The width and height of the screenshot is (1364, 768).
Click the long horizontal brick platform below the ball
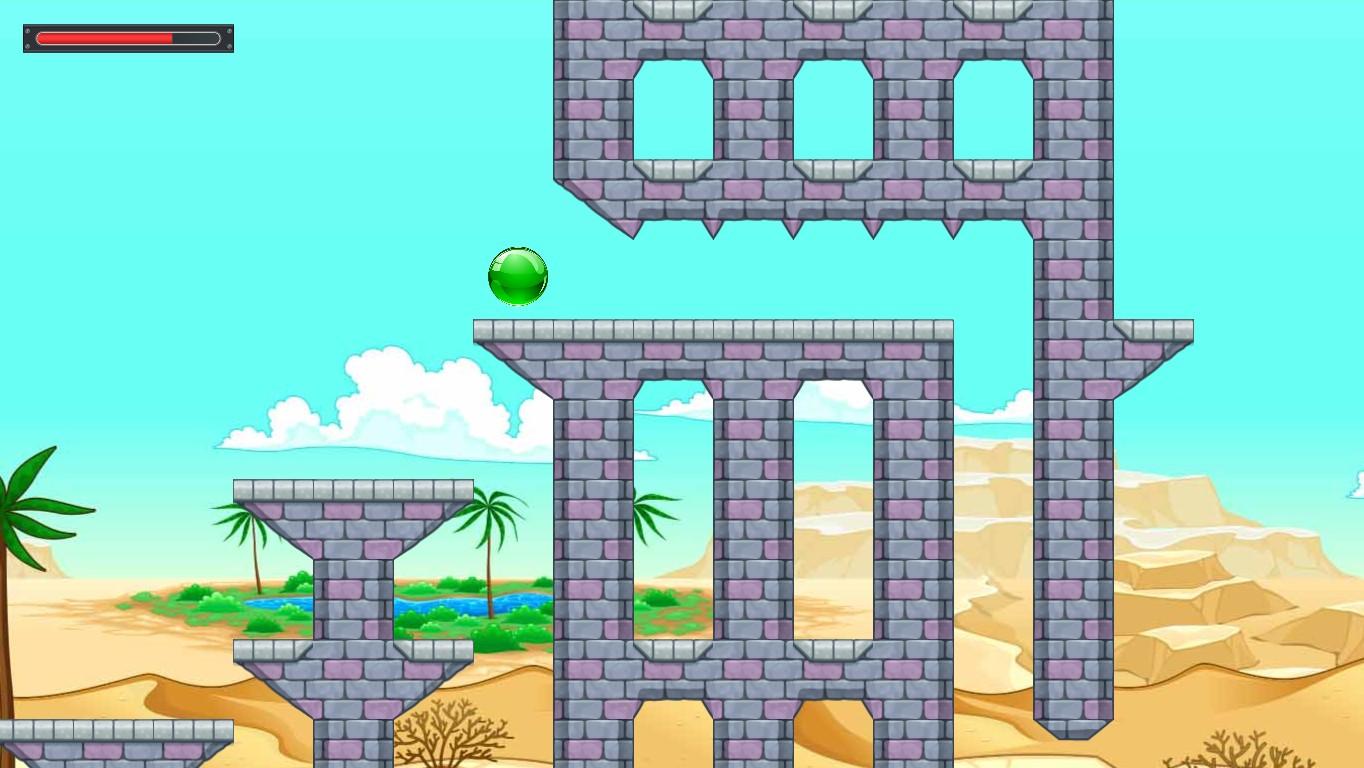click(712, 328)
